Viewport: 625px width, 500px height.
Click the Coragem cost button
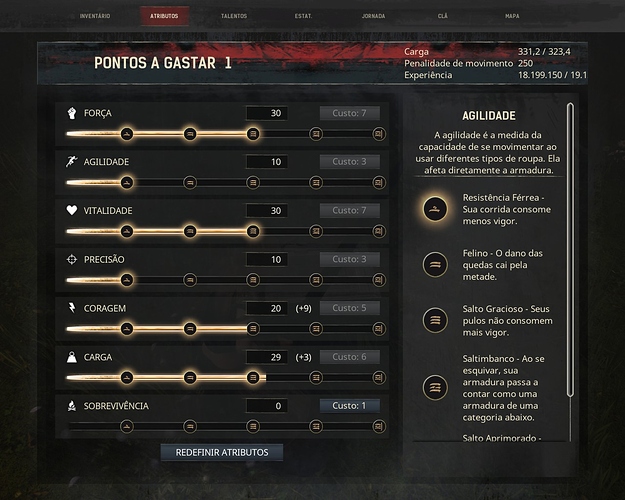[x=349, y=308]
